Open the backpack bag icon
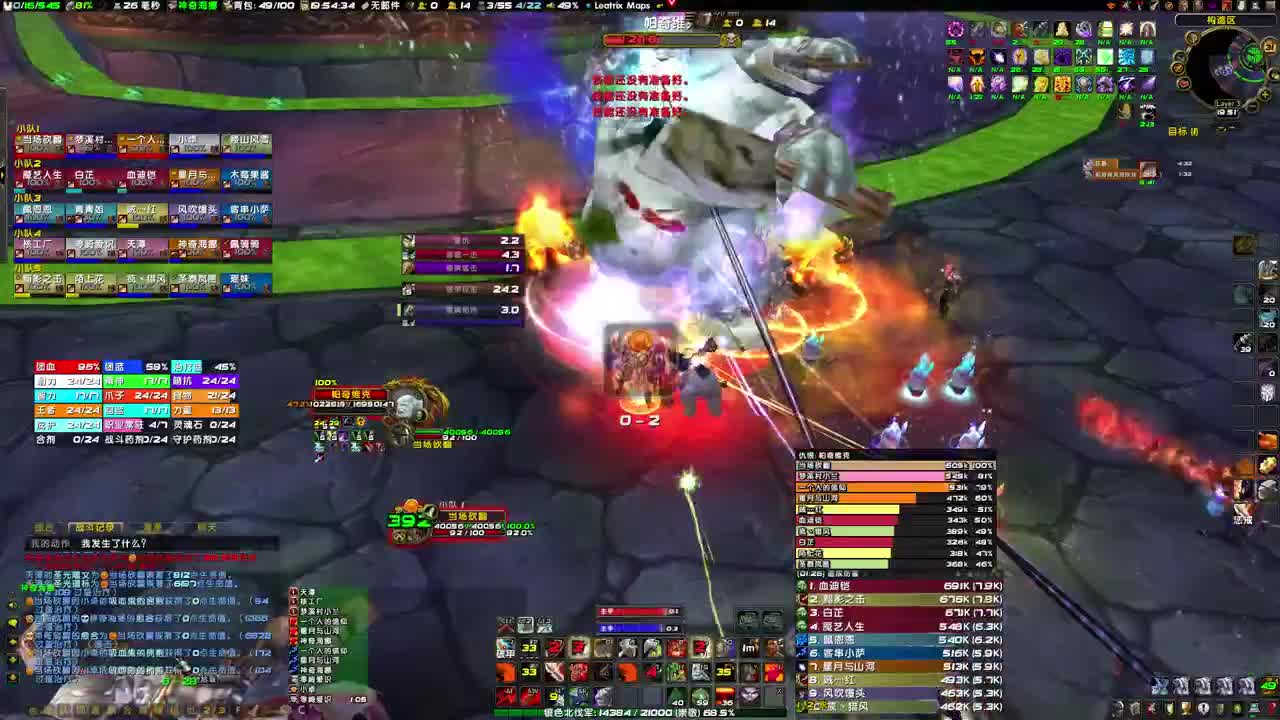Viewport: 1280px width, 720px height. pyautogui.click(x=1268, y=686)
